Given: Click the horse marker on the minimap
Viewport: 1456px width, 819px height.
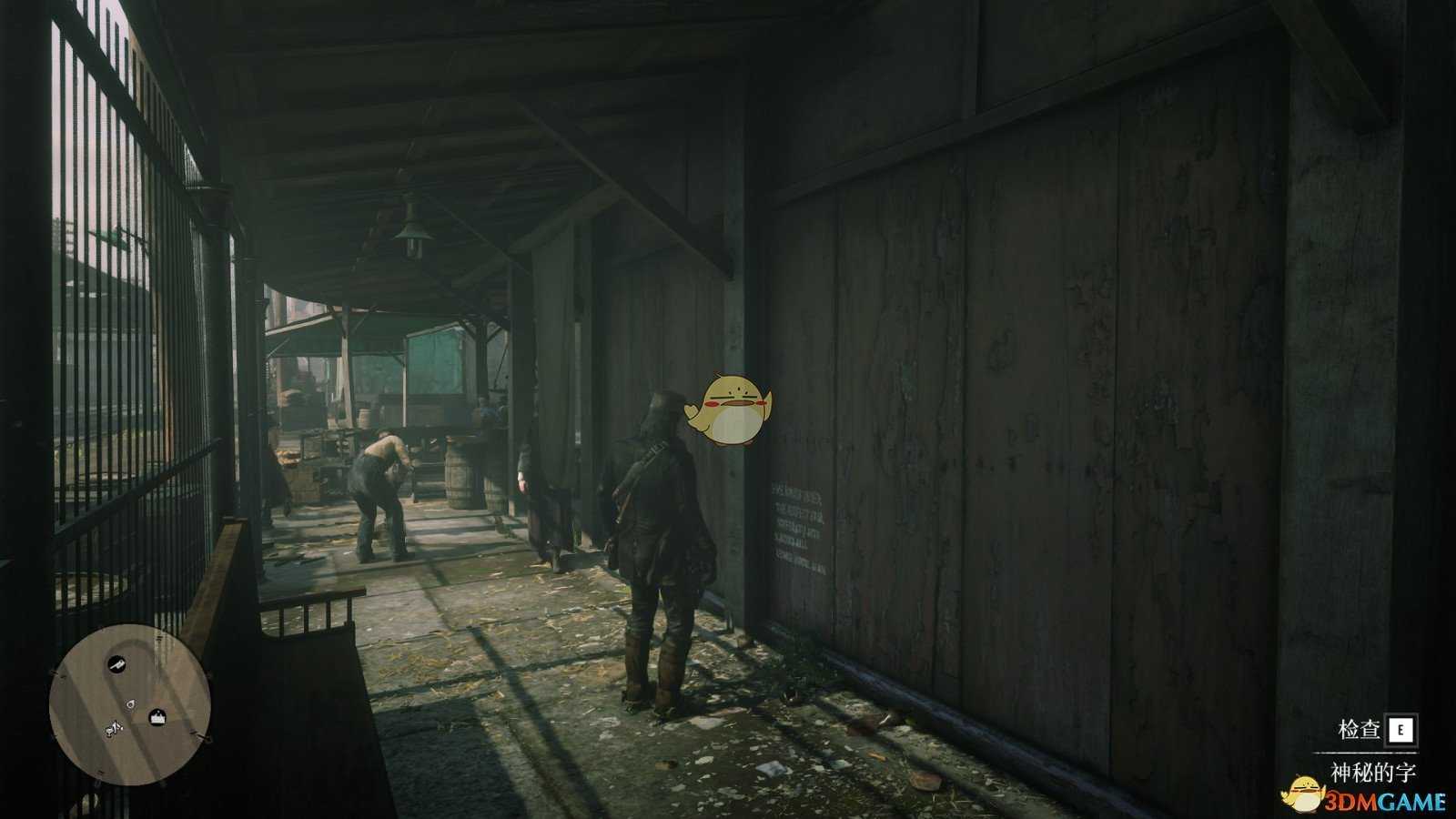Looking at the screenshot, I should [x=115, y=729].
